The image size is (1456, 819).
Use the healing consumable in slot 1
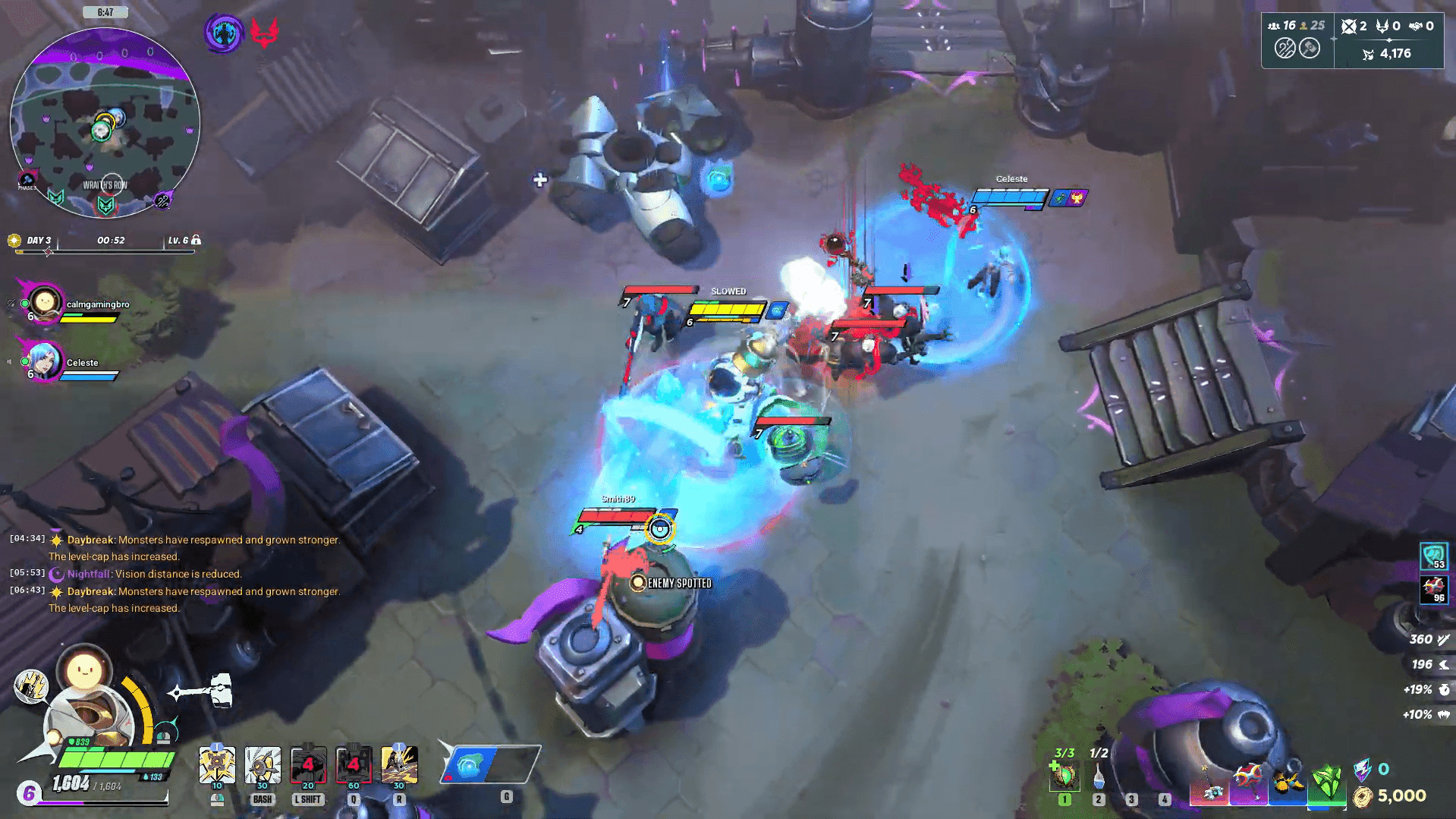1064,776
